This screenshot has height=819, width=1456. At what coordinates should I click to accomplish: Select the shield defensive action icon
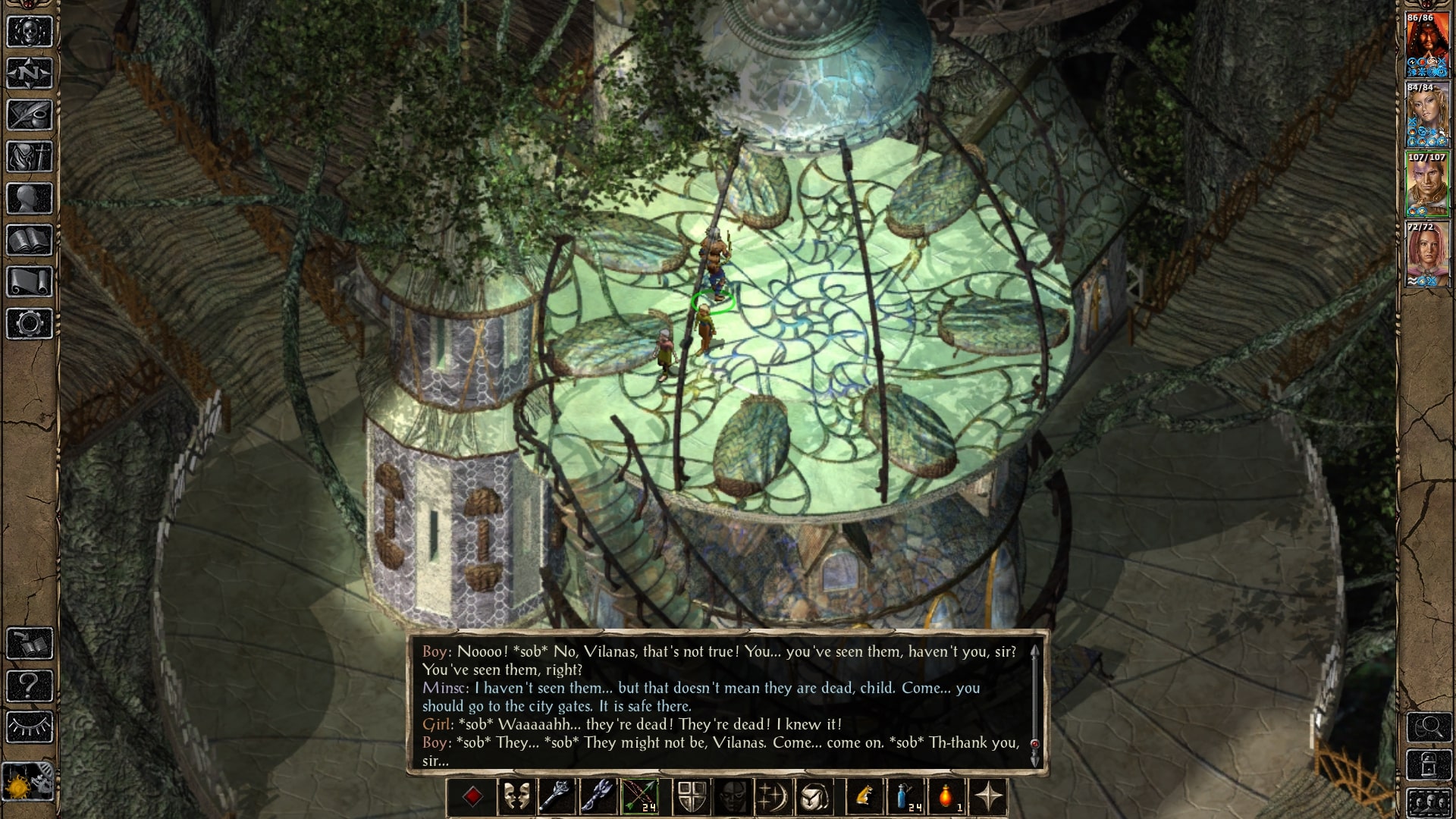click(691, 796)
